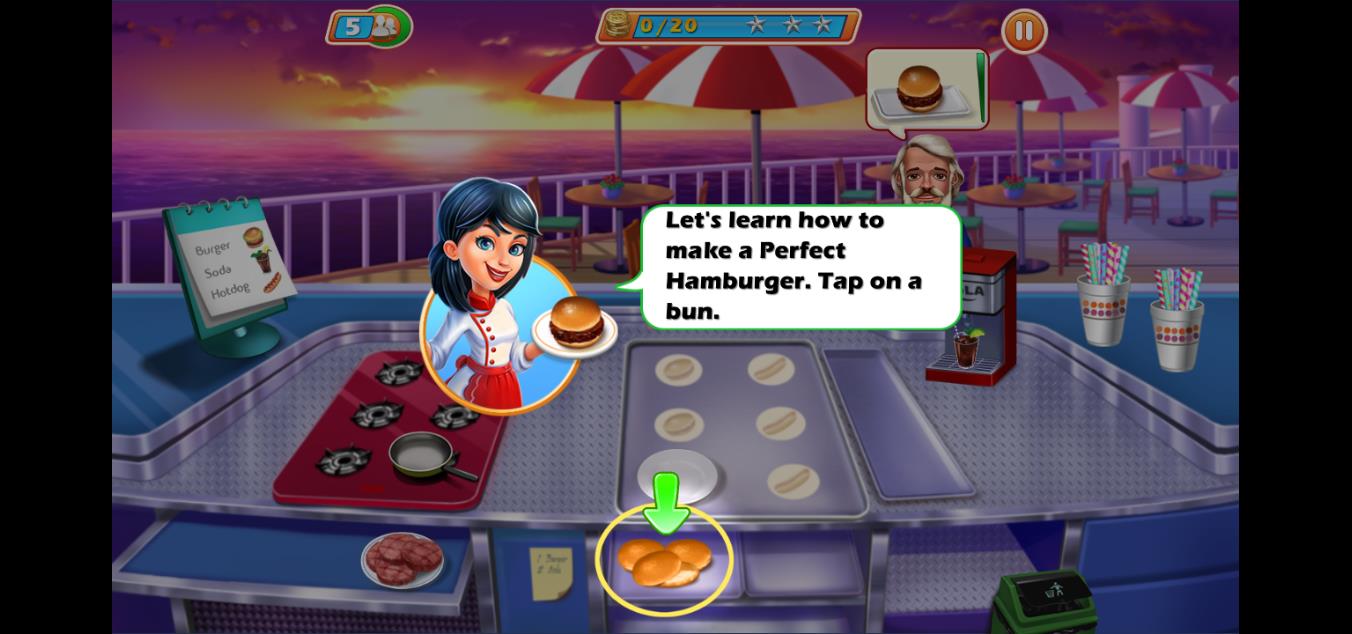Image resolution: width=1352 pixels, height=634 pixels.
Task: Open the green trash bin
Action: coord(1045,599)
